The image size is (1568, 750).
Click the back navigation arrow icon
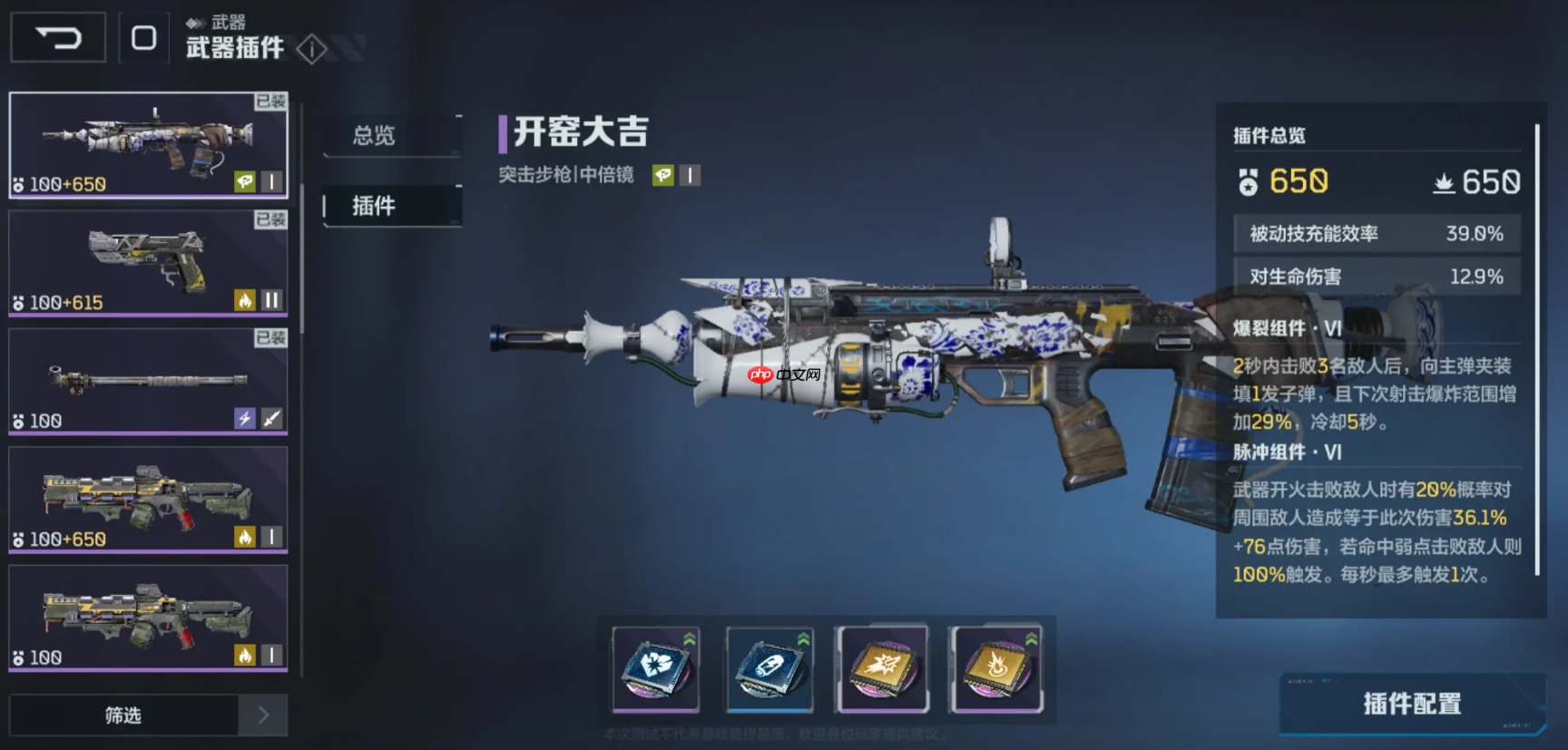click(x=56, y=37)
